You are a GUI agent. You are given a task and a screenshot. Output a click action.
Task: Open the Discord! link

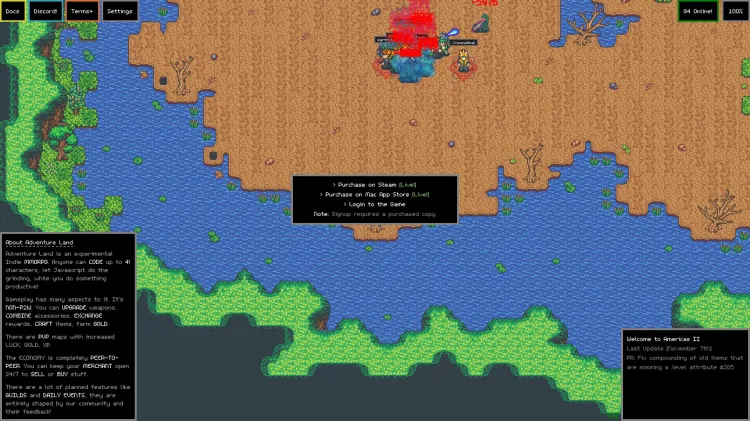[x=46, y=11]
